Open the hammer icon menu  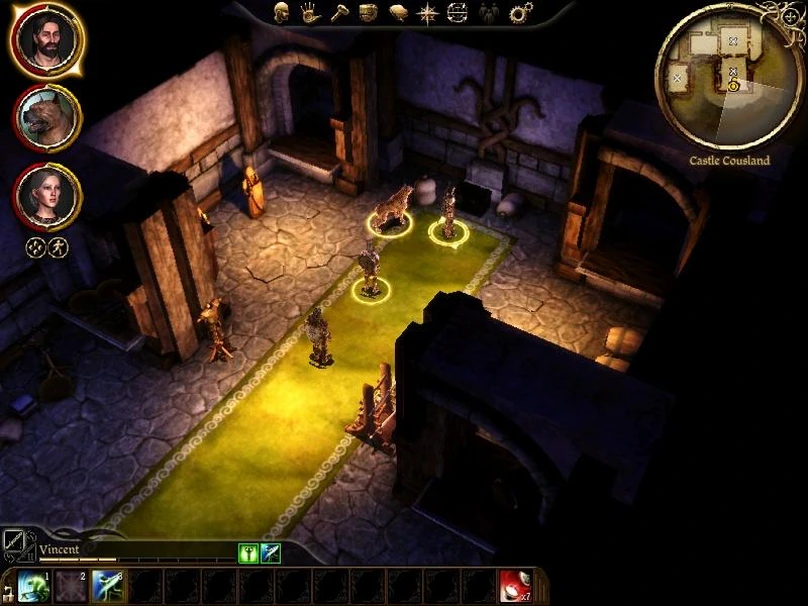(339, 13)
